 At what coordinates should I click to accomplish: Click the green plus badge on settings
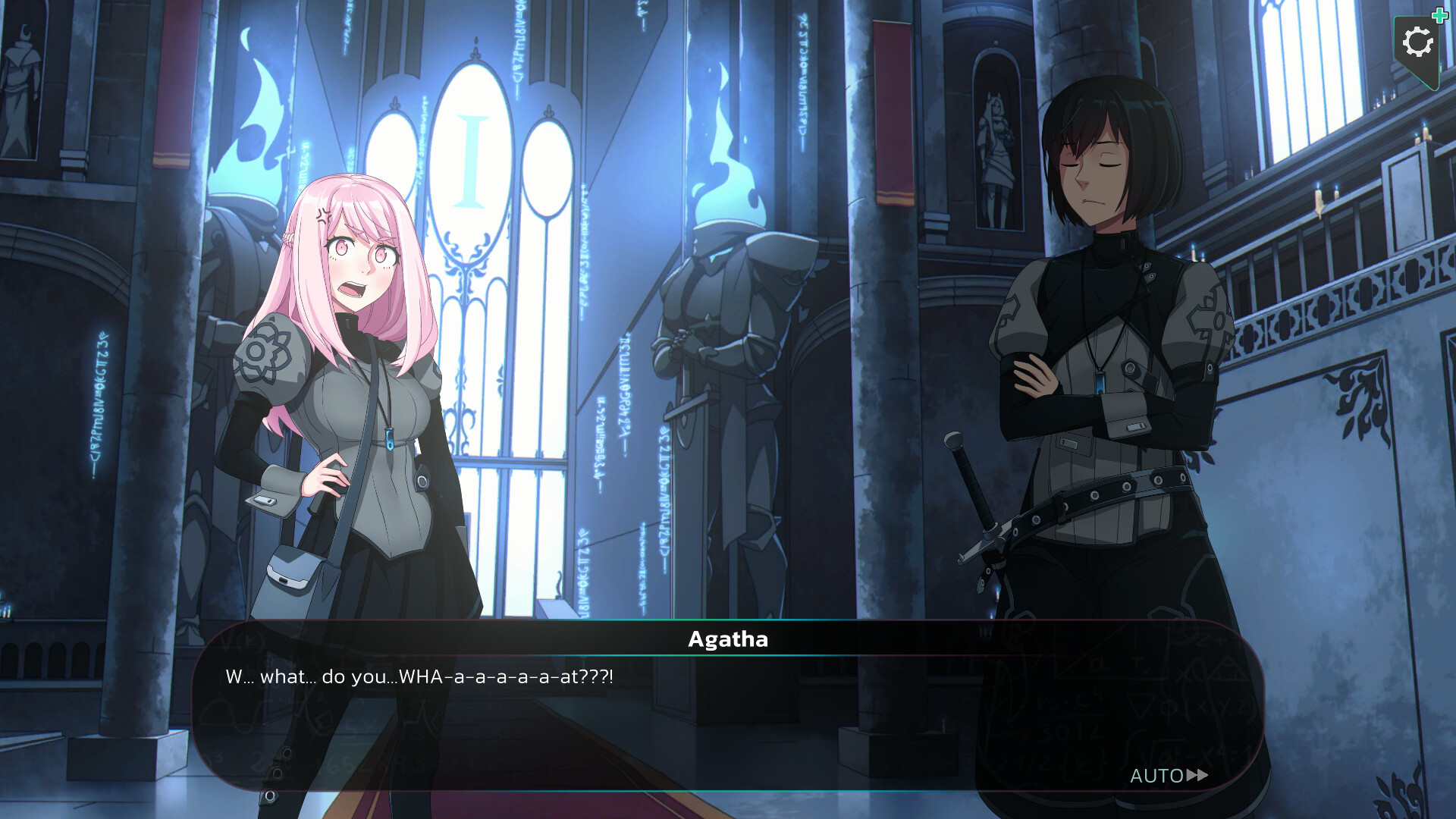(1439, 15)
